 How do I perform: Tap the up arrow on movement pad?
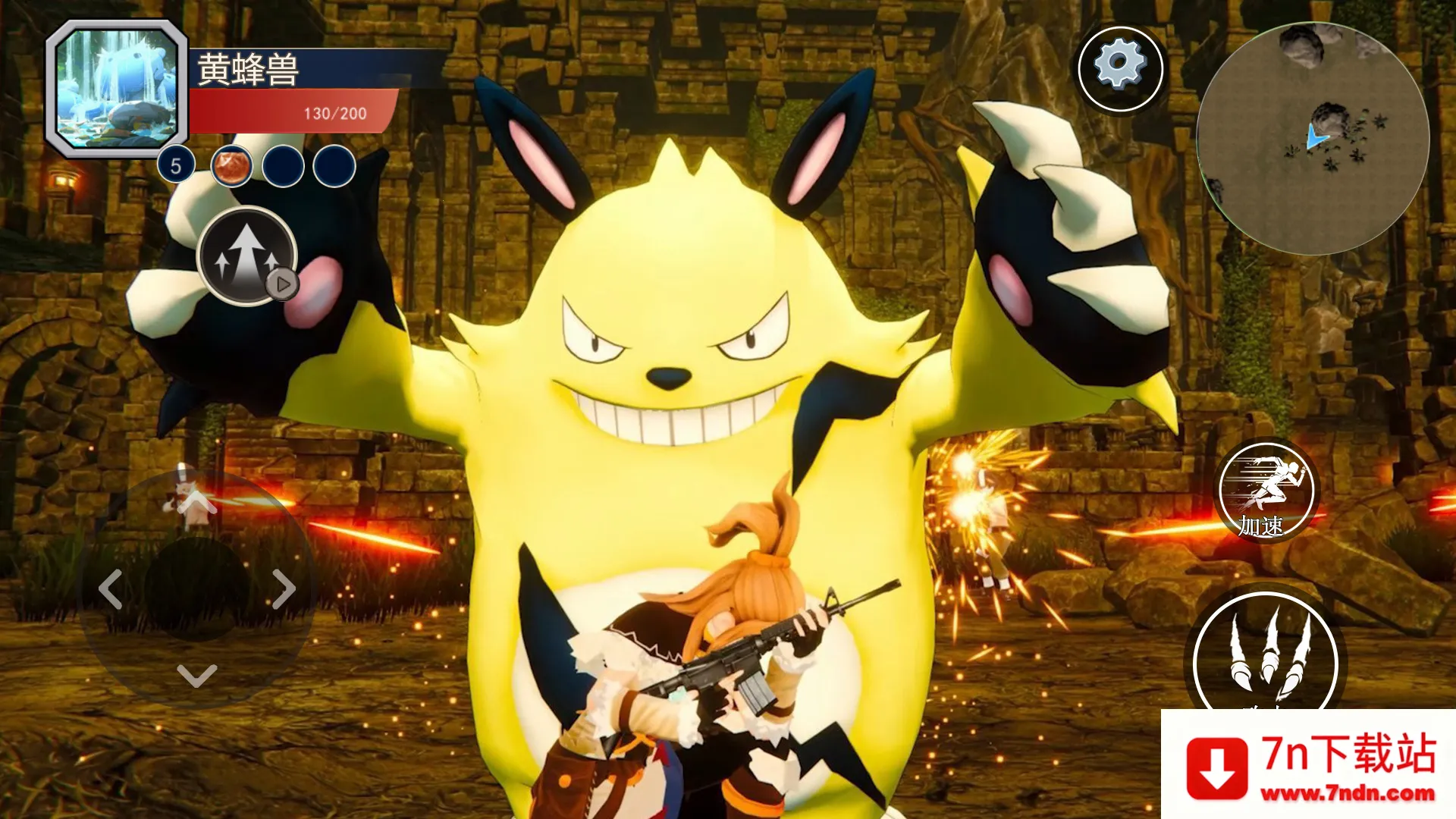[x=197, y=503]
